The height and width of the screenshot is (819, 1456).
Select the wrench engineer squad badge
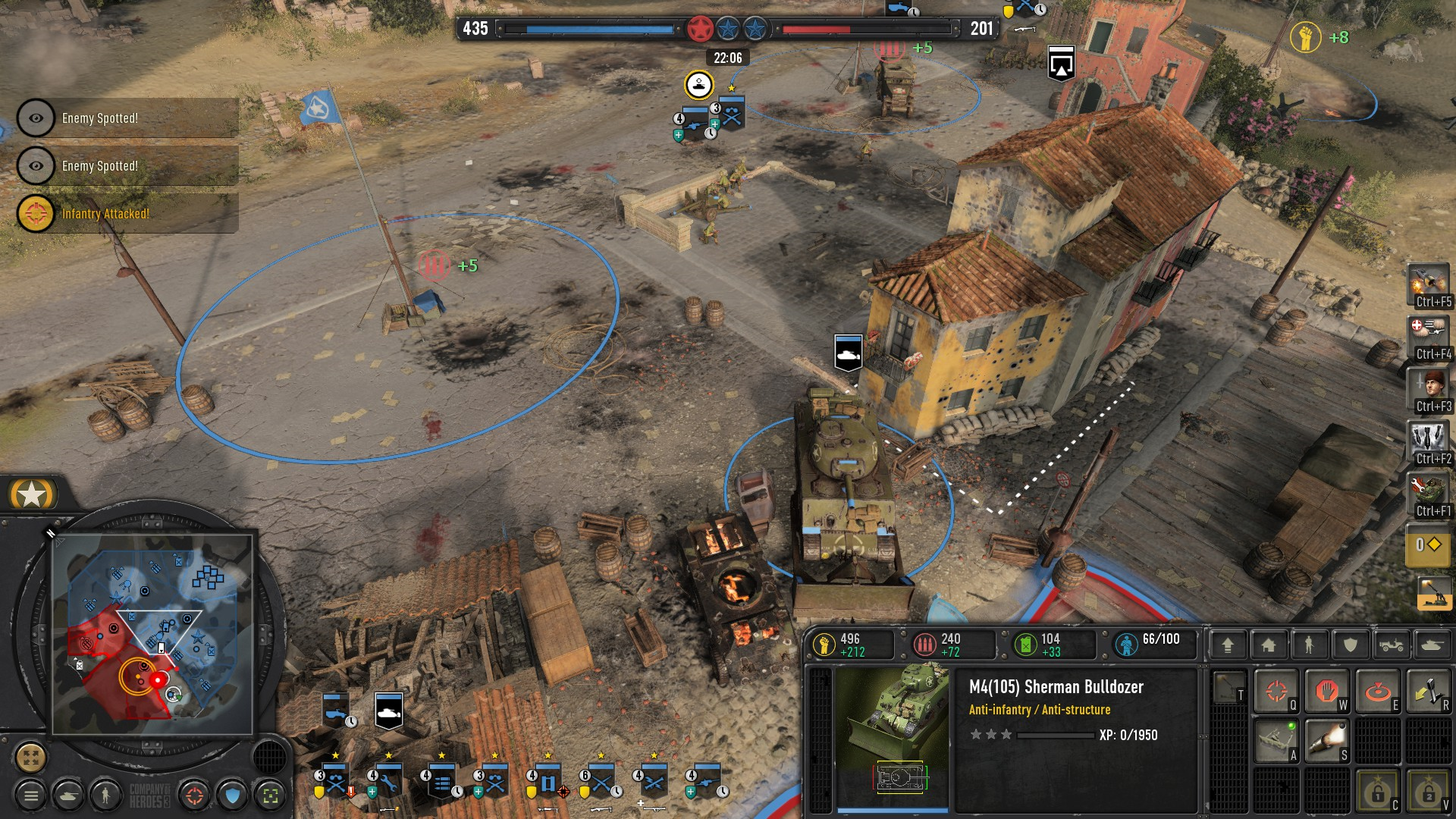(388, 781)
